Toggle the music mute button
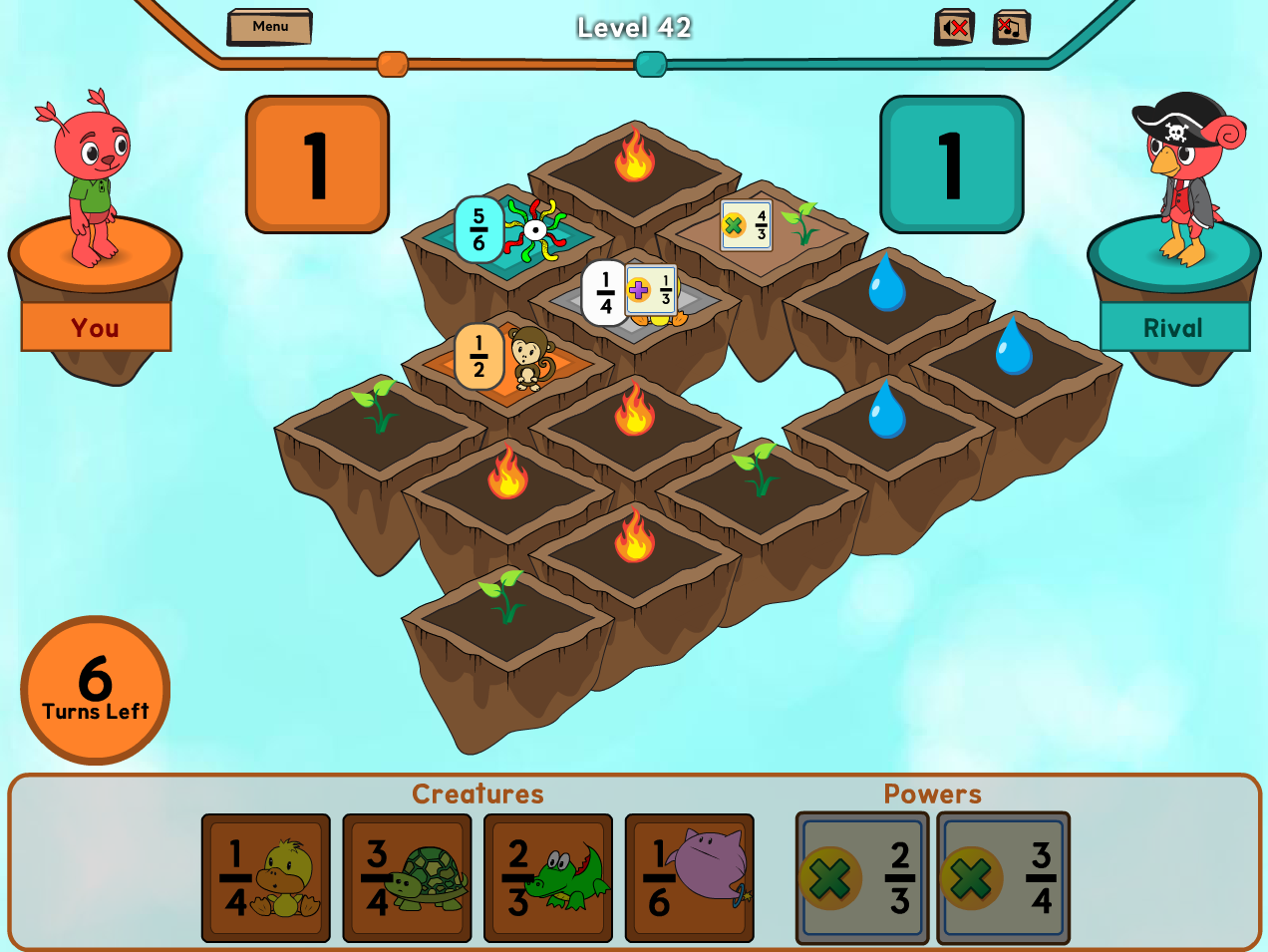1268x952 pixels. (x=1011, y=28)
